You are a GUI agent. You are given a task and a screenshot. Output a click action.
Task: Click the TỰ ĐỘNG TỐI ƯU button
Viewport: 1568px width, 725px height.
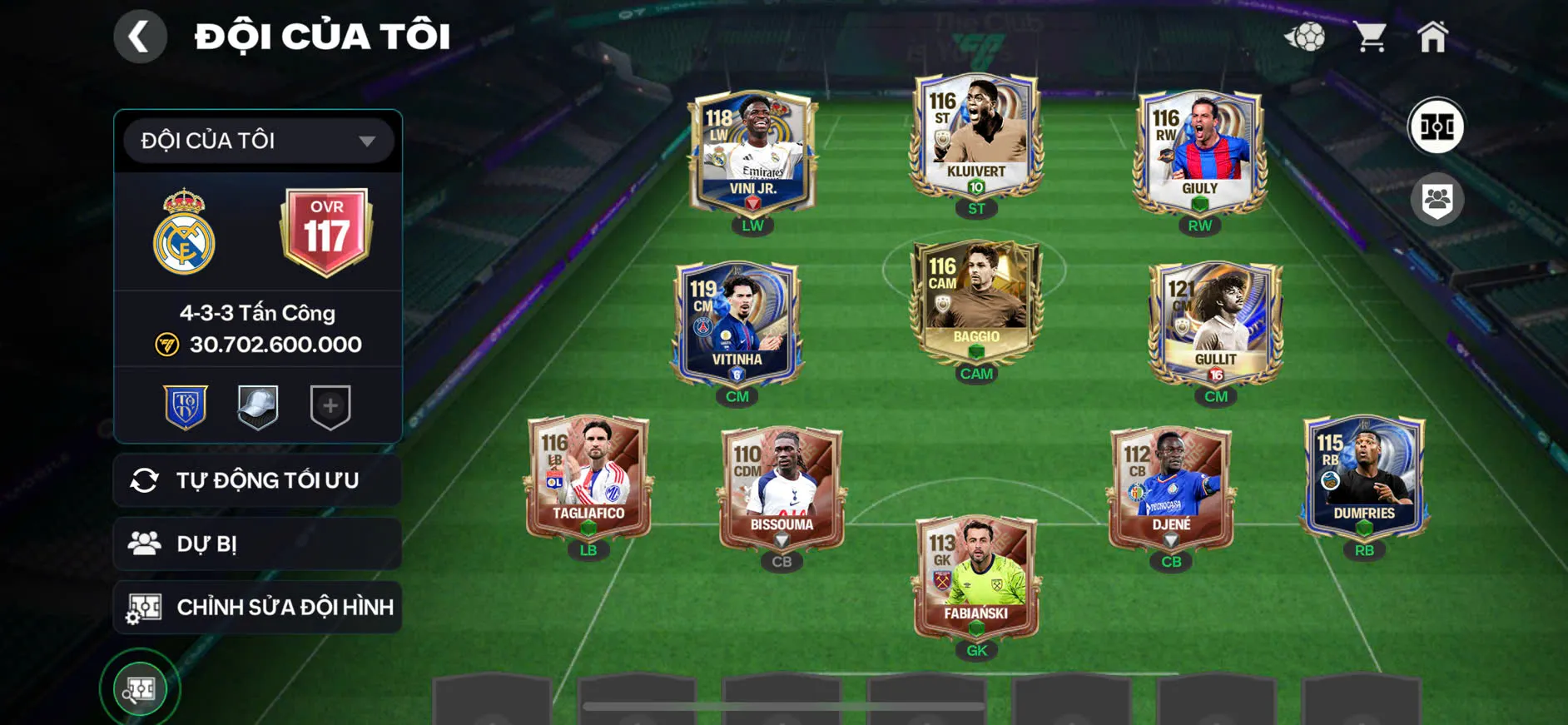[x=257, y=480]
